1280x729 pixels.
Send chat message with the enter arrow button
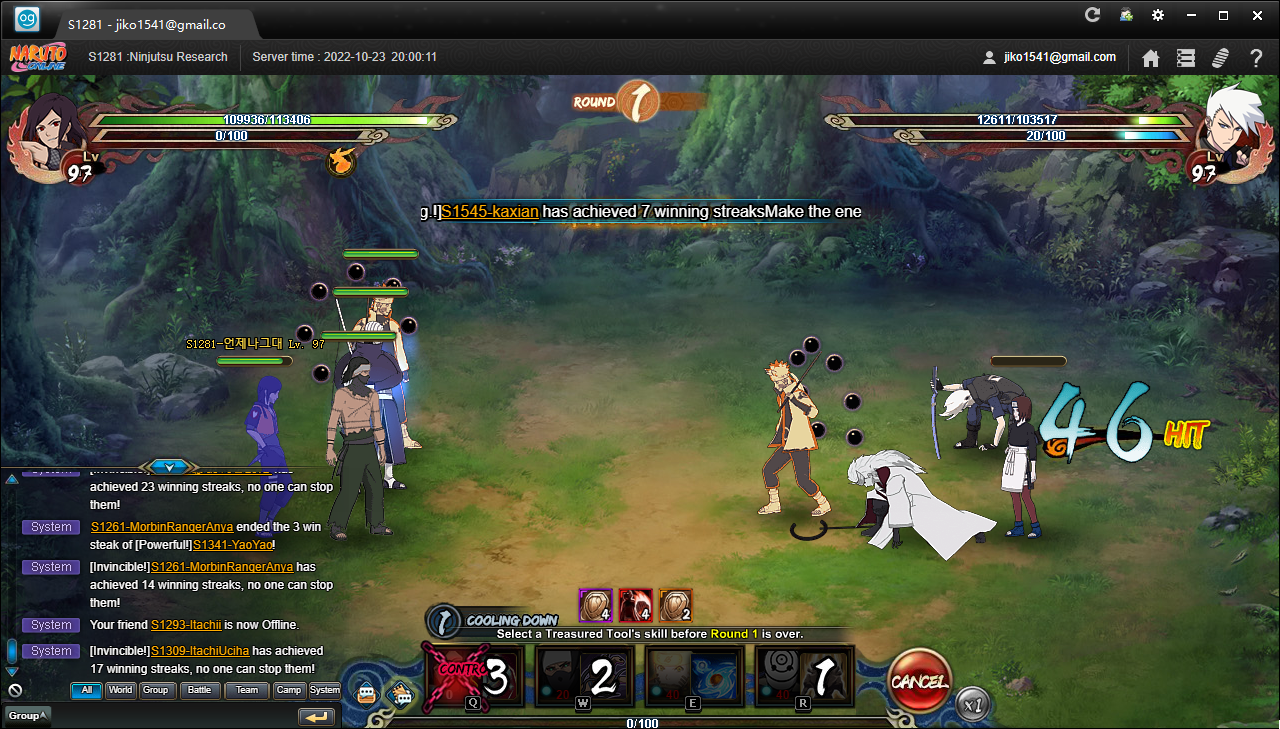(316, 716)
